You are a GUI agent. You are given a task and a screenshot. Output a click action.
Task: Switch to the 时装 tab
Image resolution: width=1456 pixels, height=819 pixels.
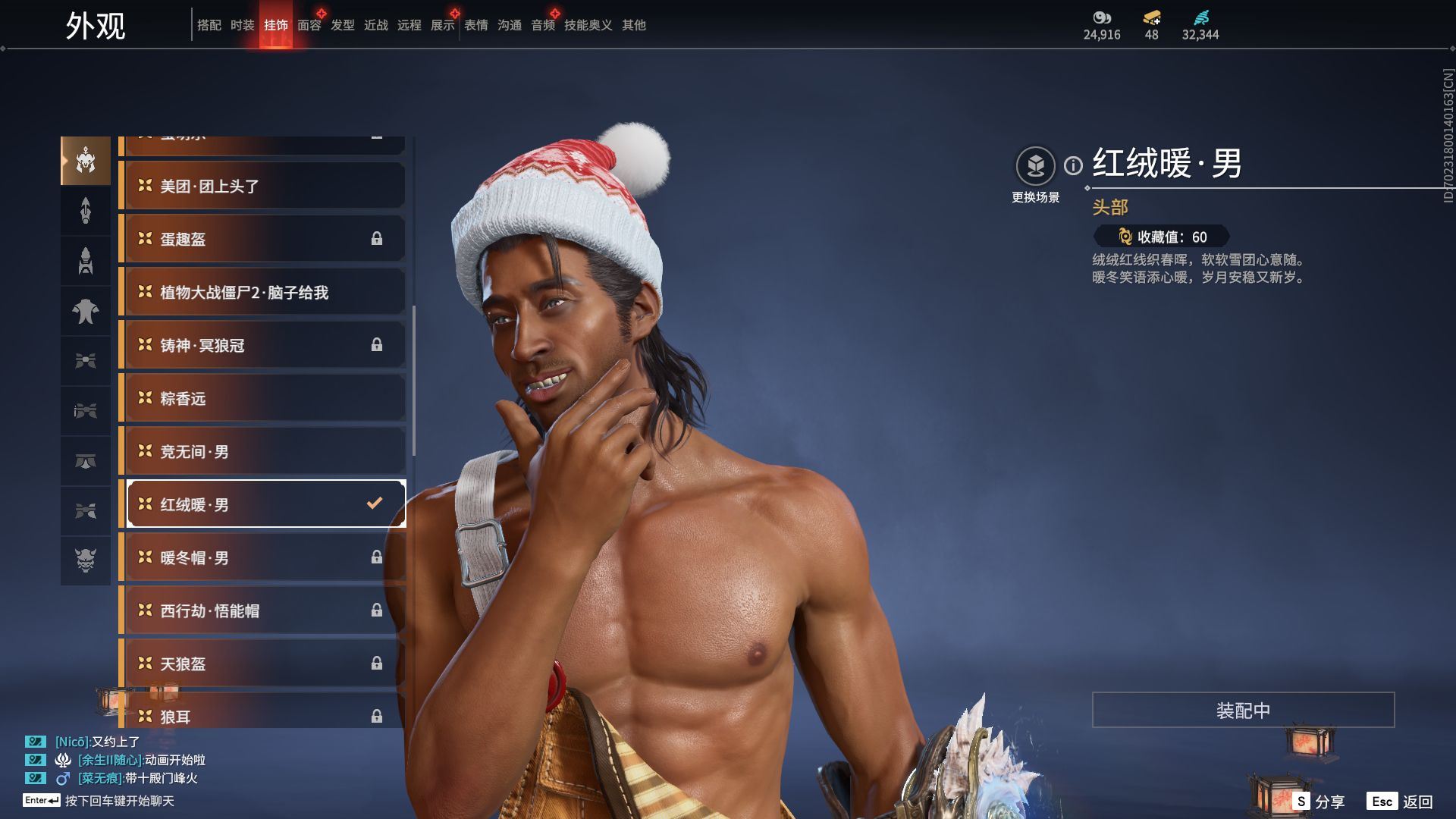(x=243, y=25)
